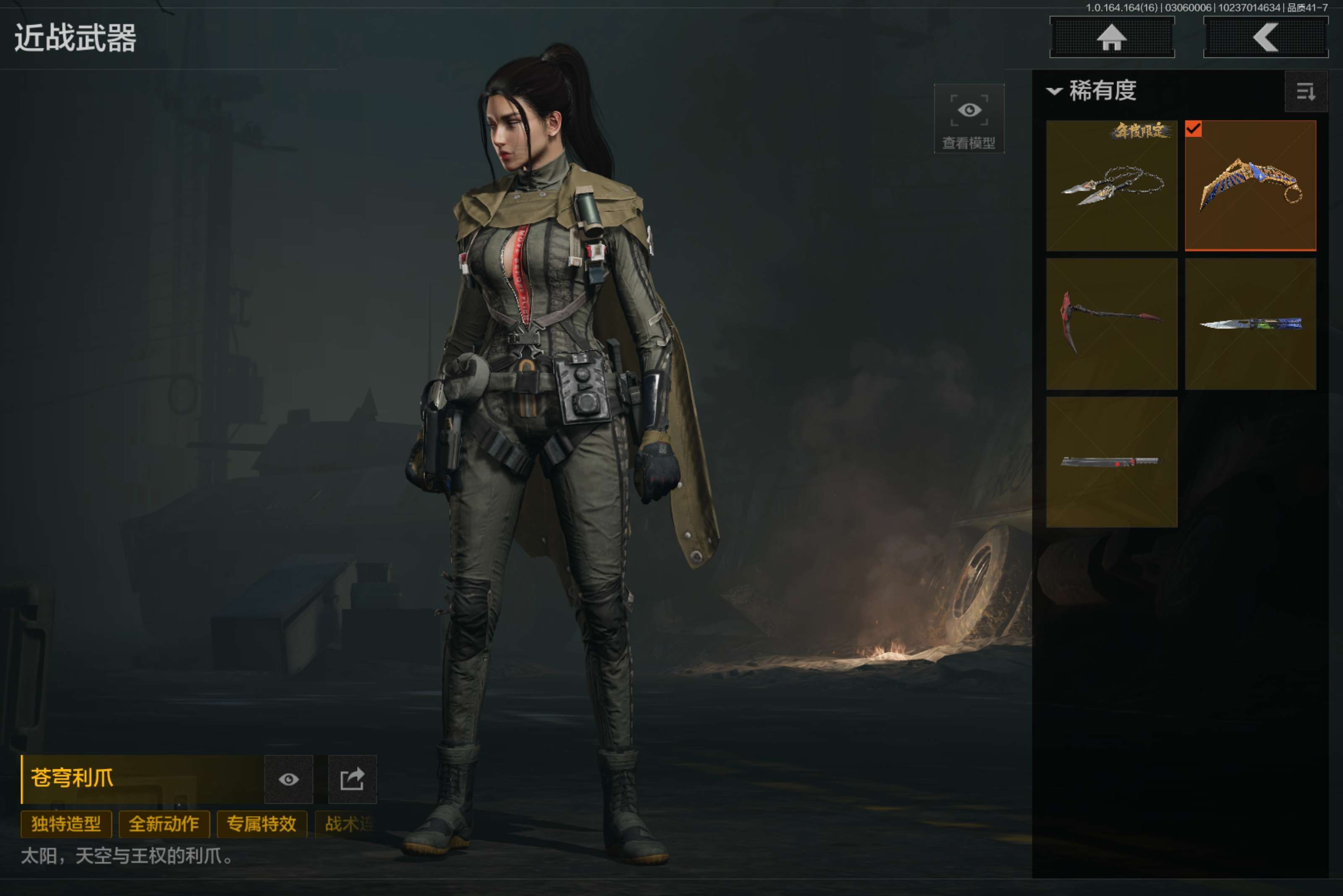Toggle the sort order icon
The width and height of the screenshot is (1343, 896).
tap(1305, 91)
